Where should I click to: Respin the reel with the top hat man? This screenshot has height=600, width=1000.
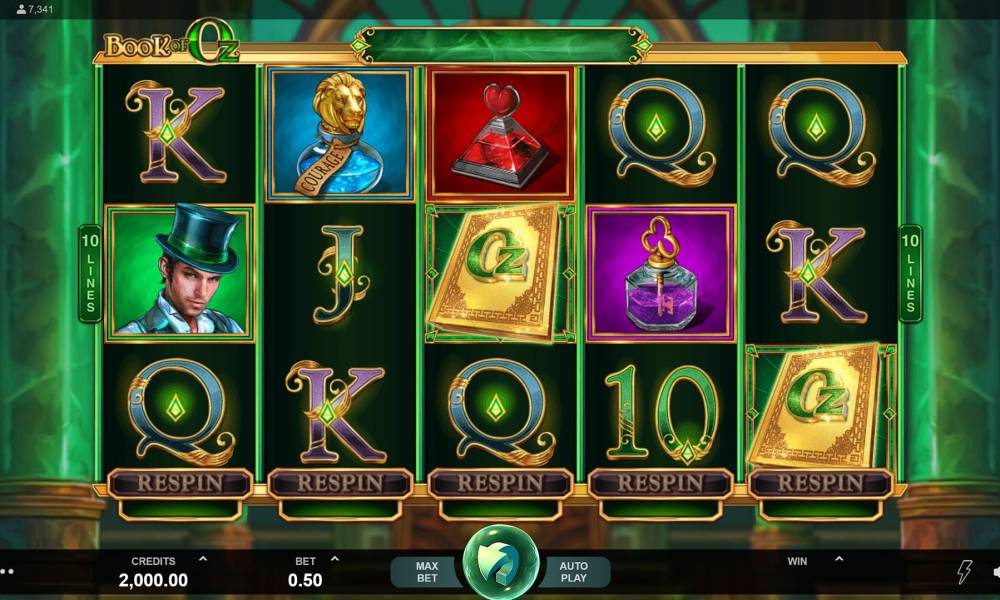click(180, 483)
